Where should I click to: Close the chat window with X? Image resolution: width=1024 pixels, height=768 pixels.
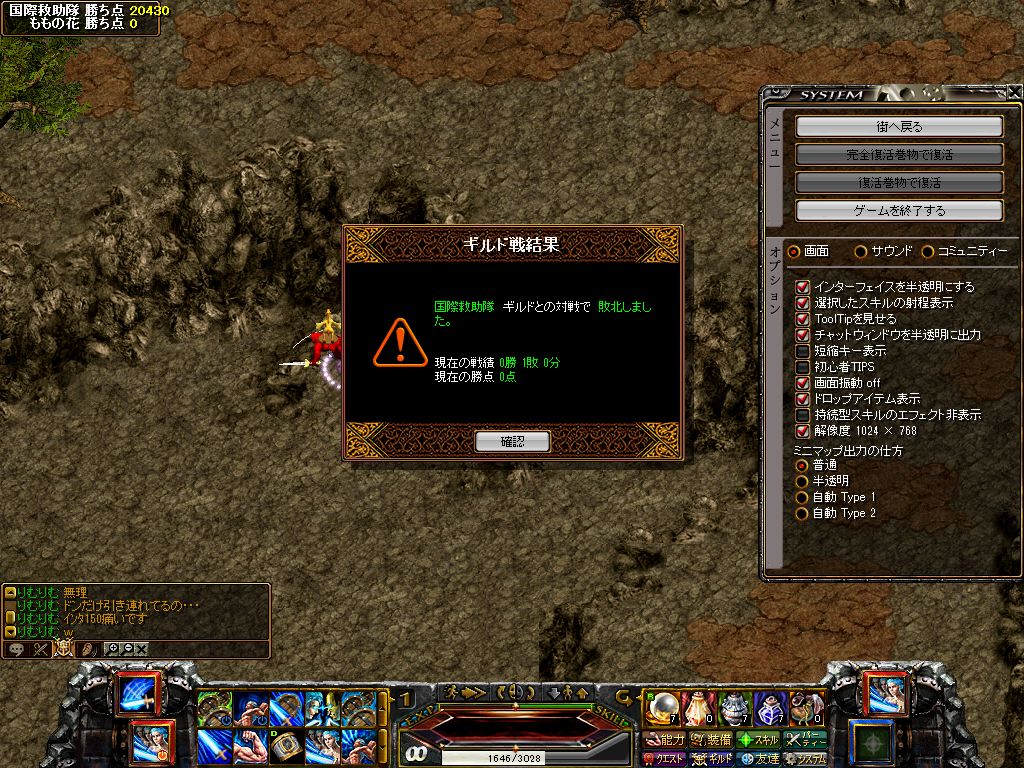point(142,649)
